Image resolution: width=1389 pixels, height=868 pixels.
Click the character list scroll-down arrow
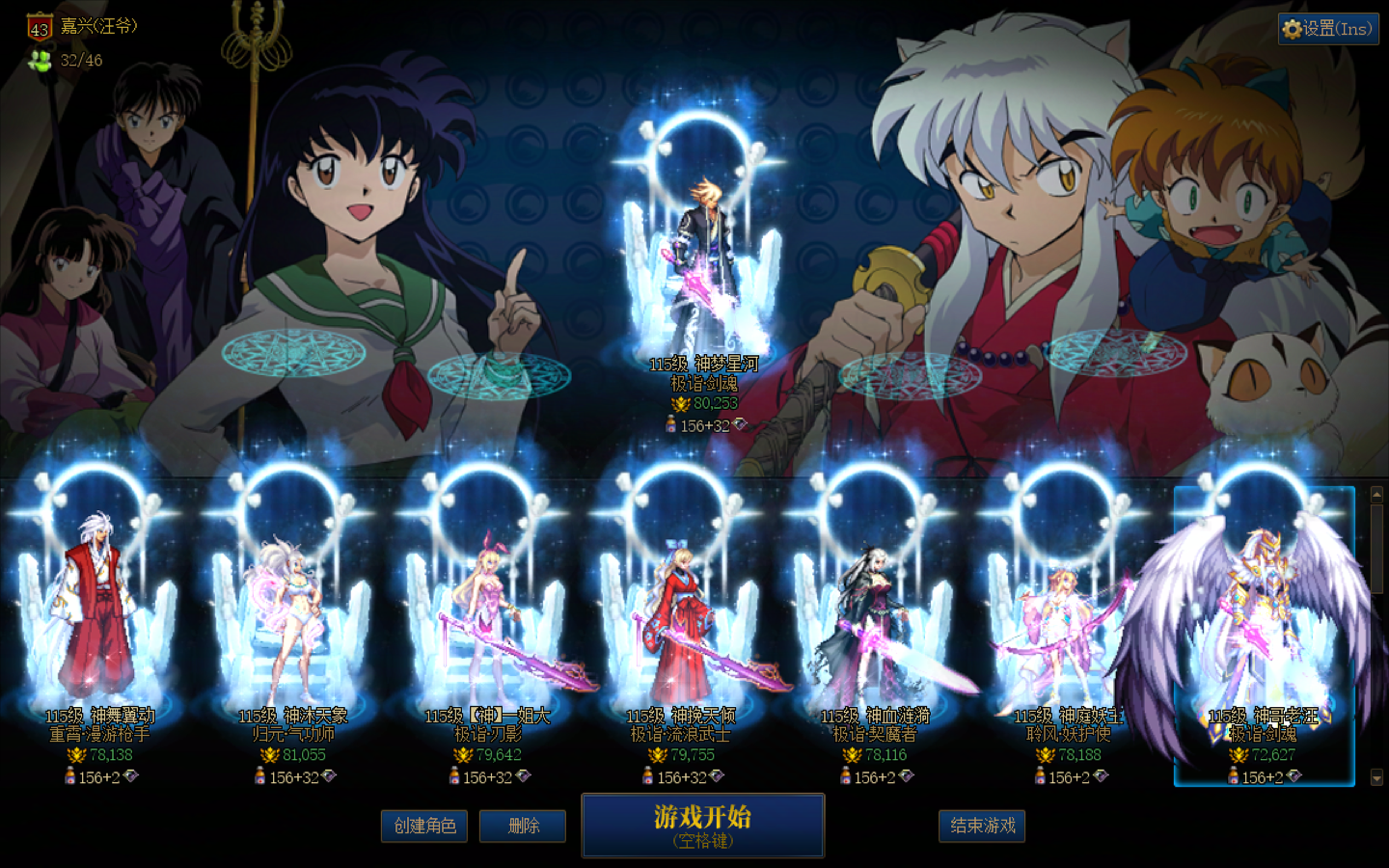1376,776
